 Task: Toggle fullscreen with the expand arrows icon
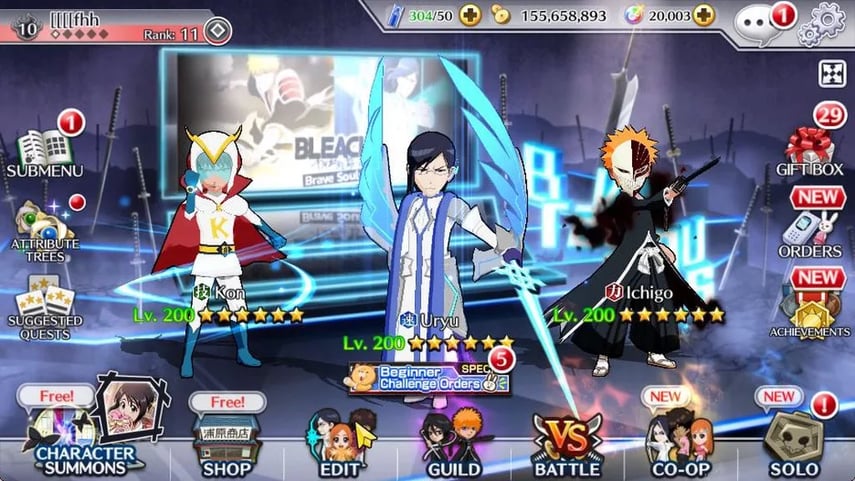click(x=832, y=73)
